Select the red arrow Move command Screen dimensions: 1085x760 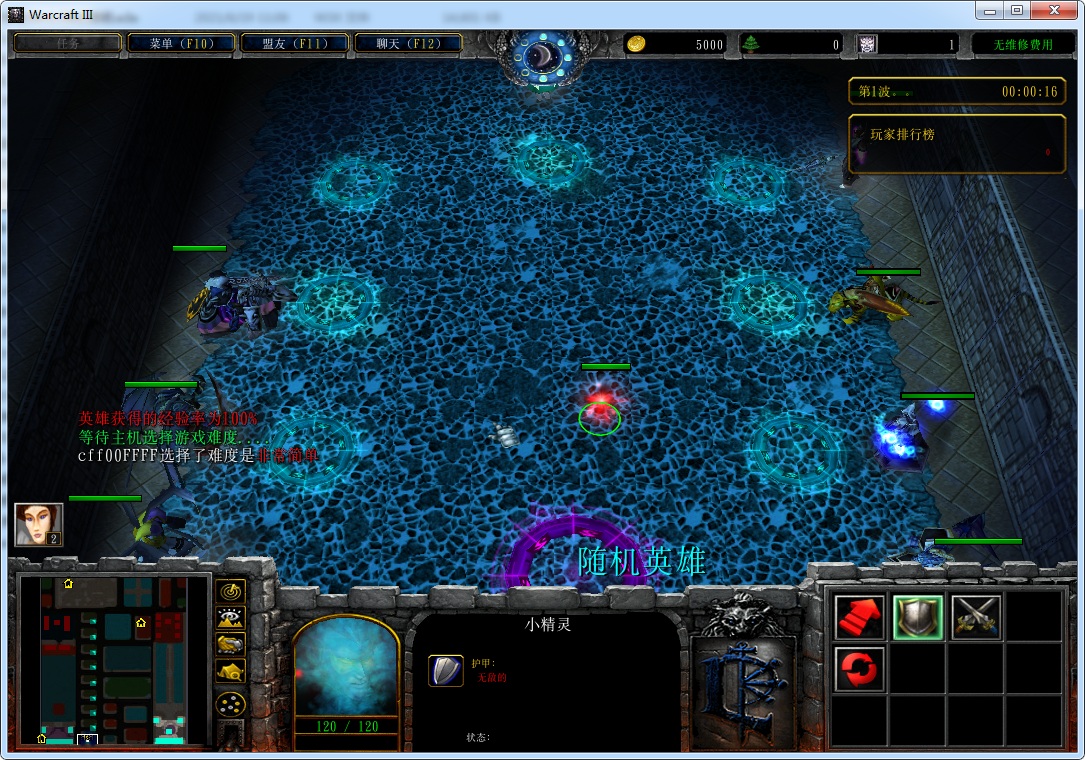pos(859,617)
